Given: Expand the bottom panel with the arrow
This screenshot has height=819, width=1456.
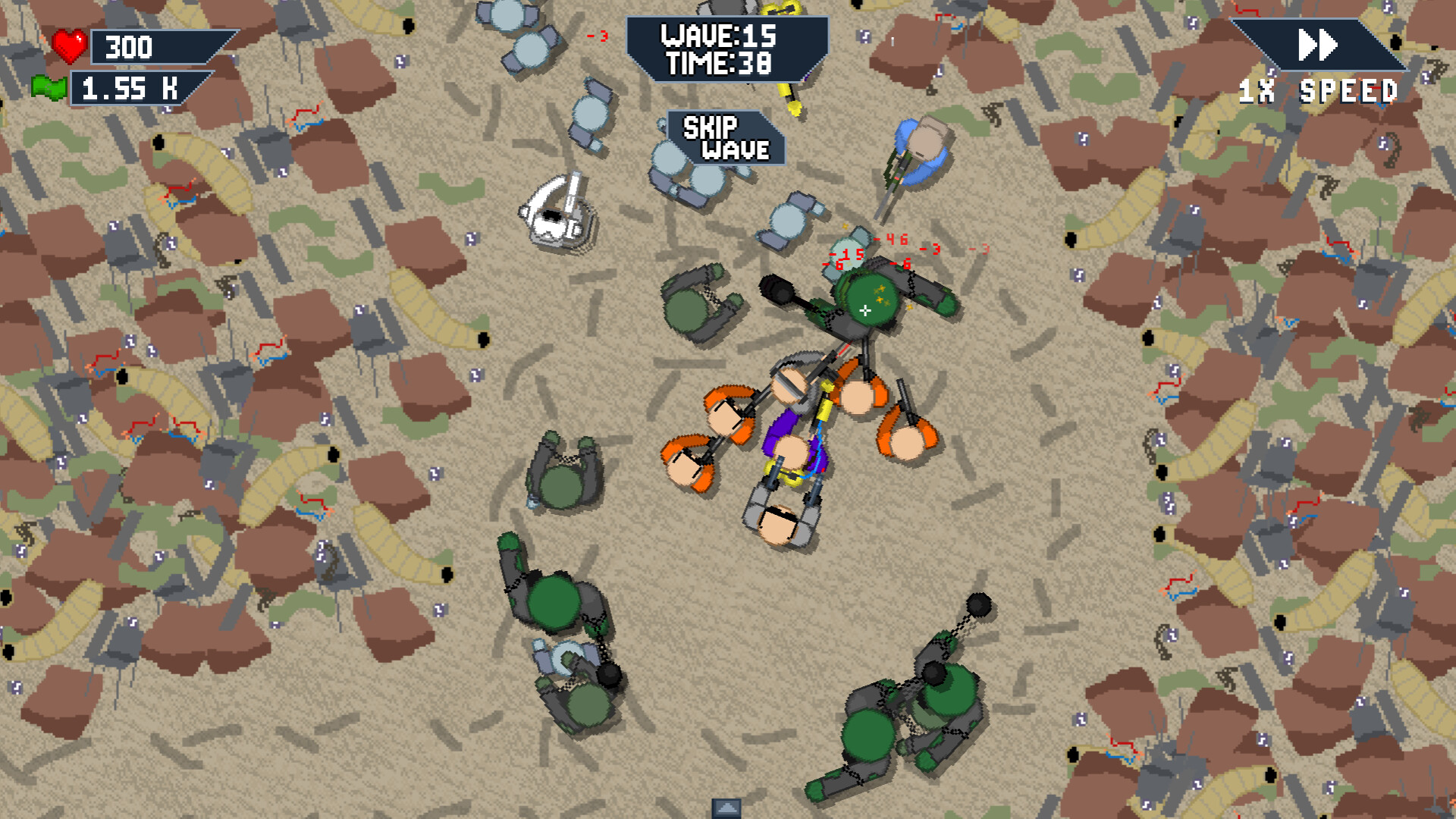Looking at the screenshot, I should 726,808.
